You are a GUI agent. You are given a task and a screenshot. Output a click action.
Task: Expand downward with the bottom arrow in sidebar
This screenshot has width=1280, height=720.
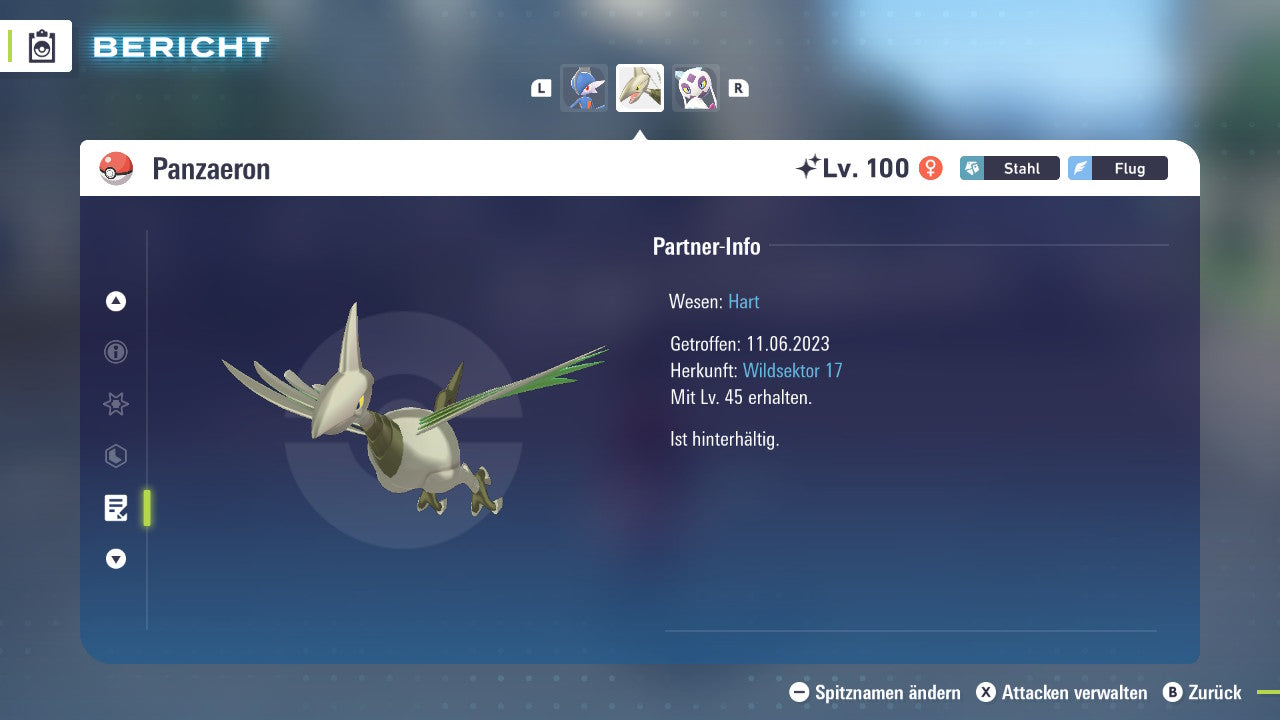(115, 559)
